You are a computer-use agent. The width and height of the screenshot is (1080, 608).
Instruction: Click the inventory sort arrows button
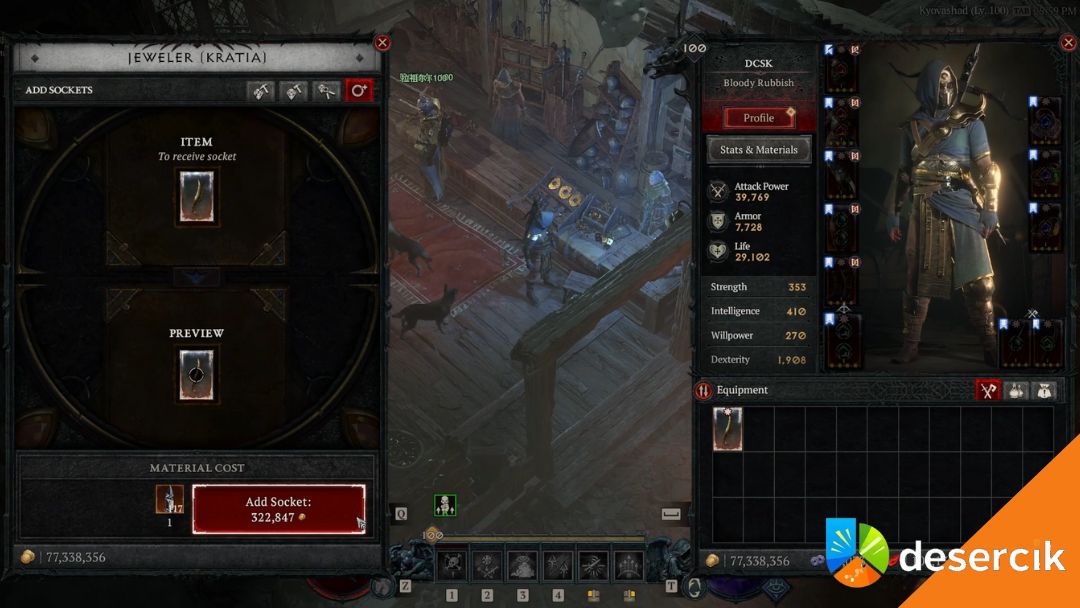pos(704,391)
